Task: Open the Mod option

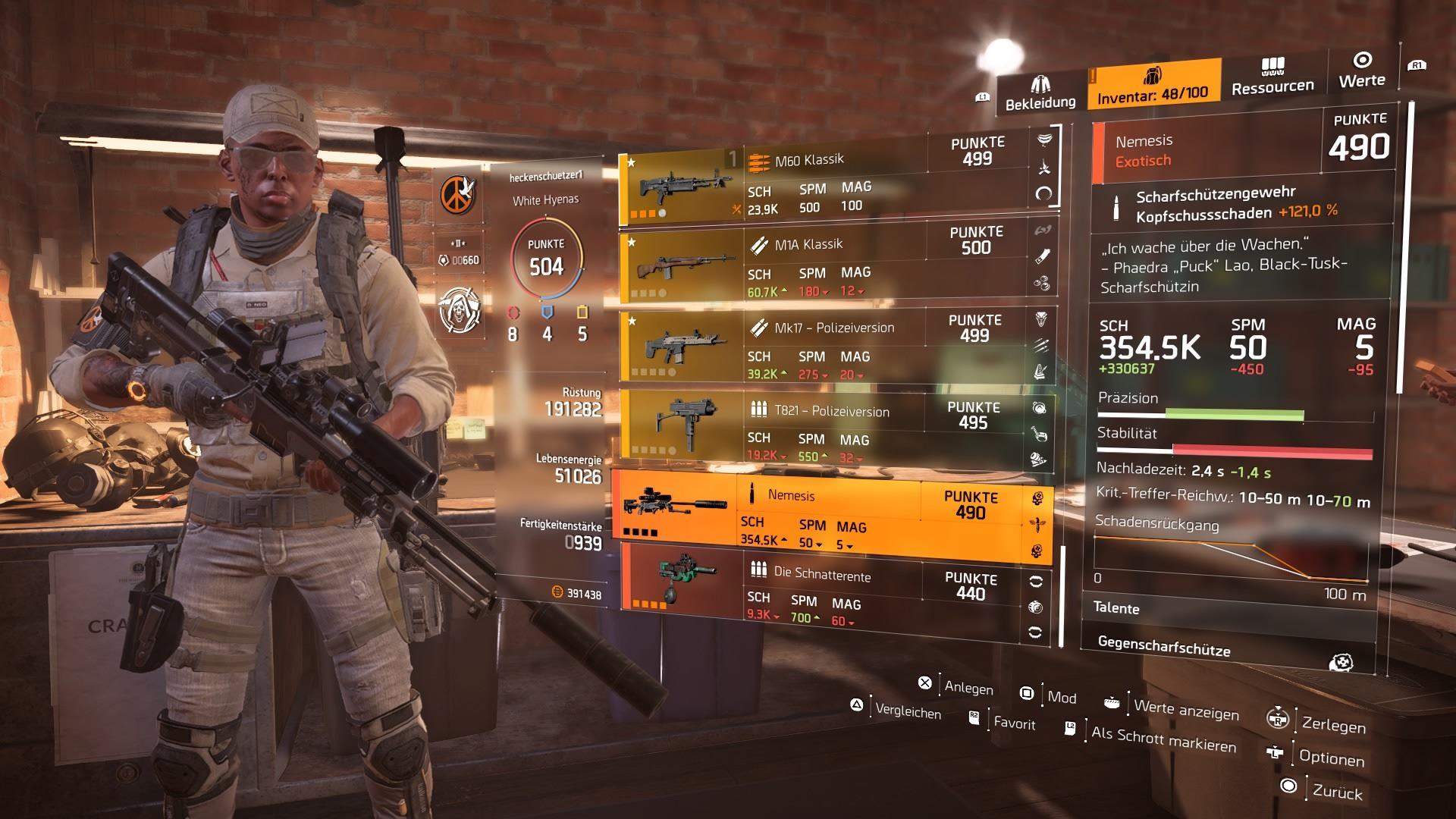Action: pos(1061,697)
